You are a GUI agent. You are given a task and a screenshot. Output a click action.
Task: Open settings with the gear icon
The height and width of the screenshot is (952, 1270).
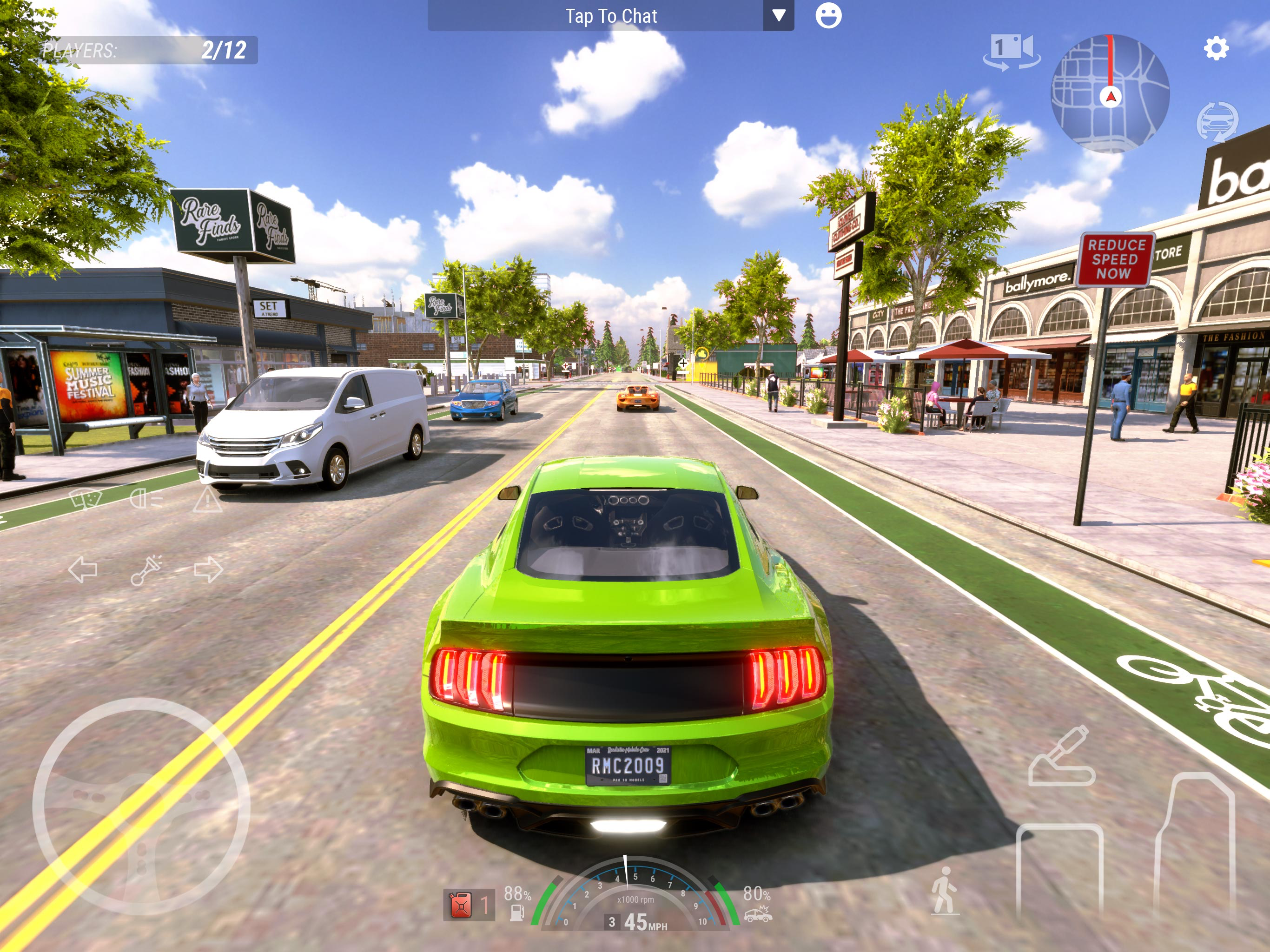1216,48
